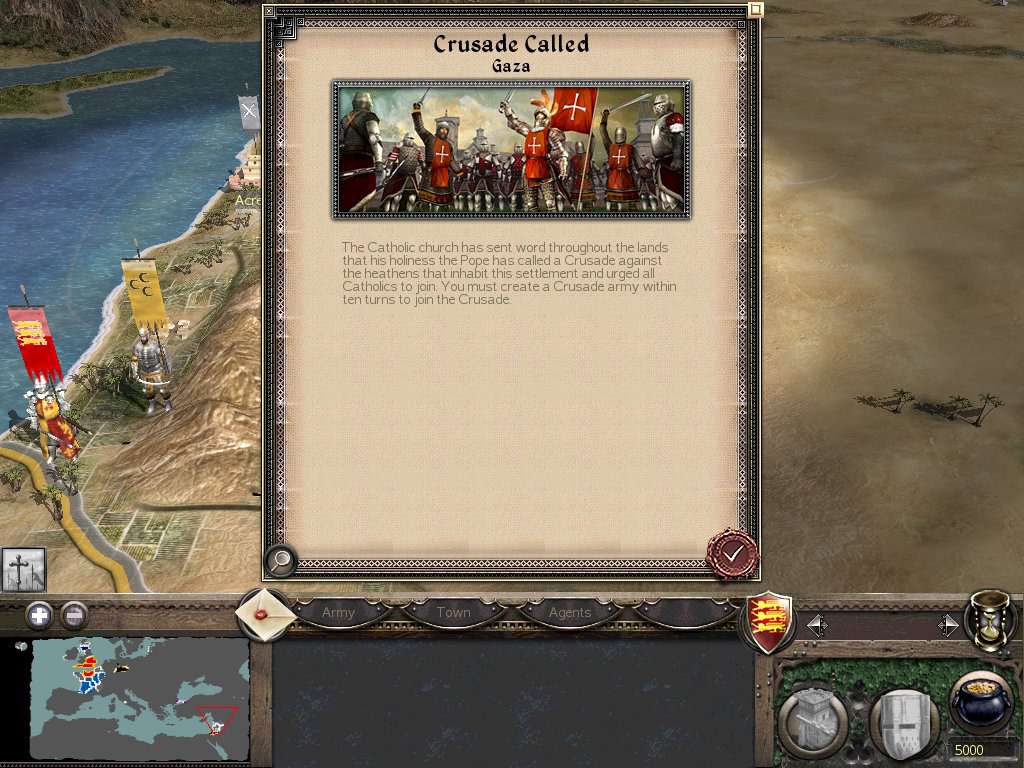The width and height of the screenshot is (1024, 768).
Task: Zoom out the minimap with the minus button
Action: pyautogui.click(x=73, y=615)
